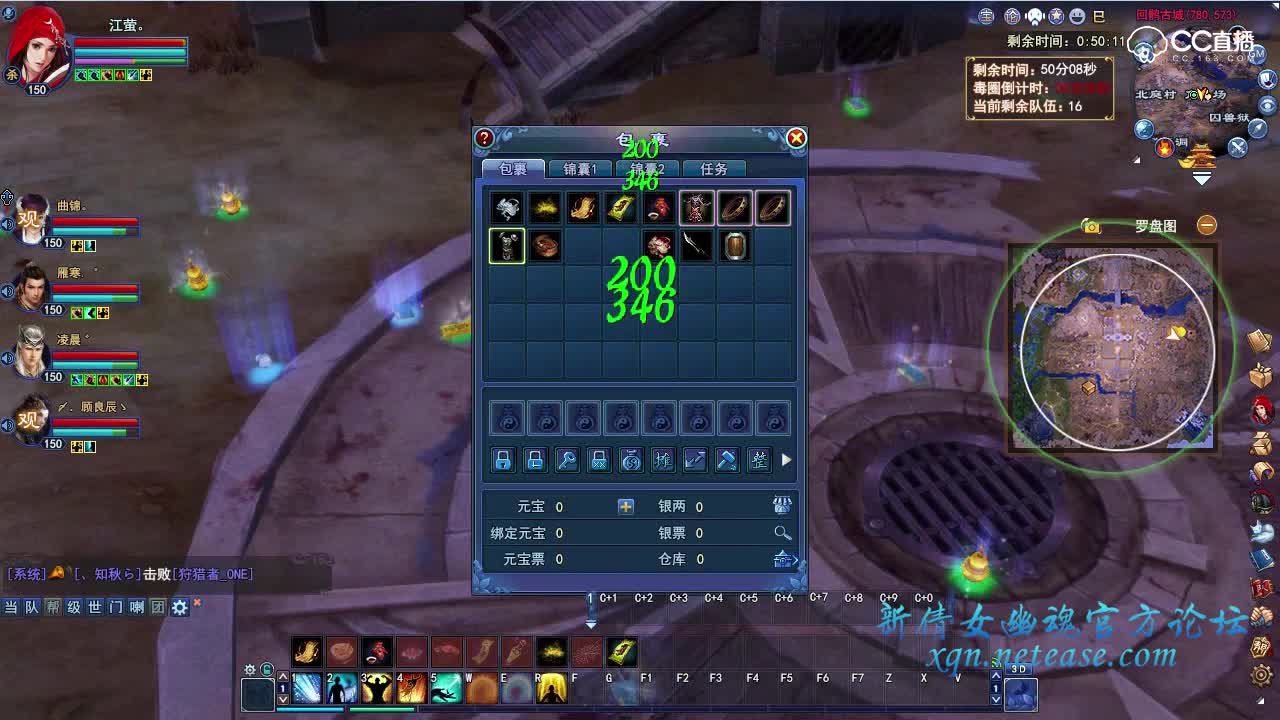Click the 元宝 recharge plus button
Screen dimensions: 1280x720
(x=625, y=507)
